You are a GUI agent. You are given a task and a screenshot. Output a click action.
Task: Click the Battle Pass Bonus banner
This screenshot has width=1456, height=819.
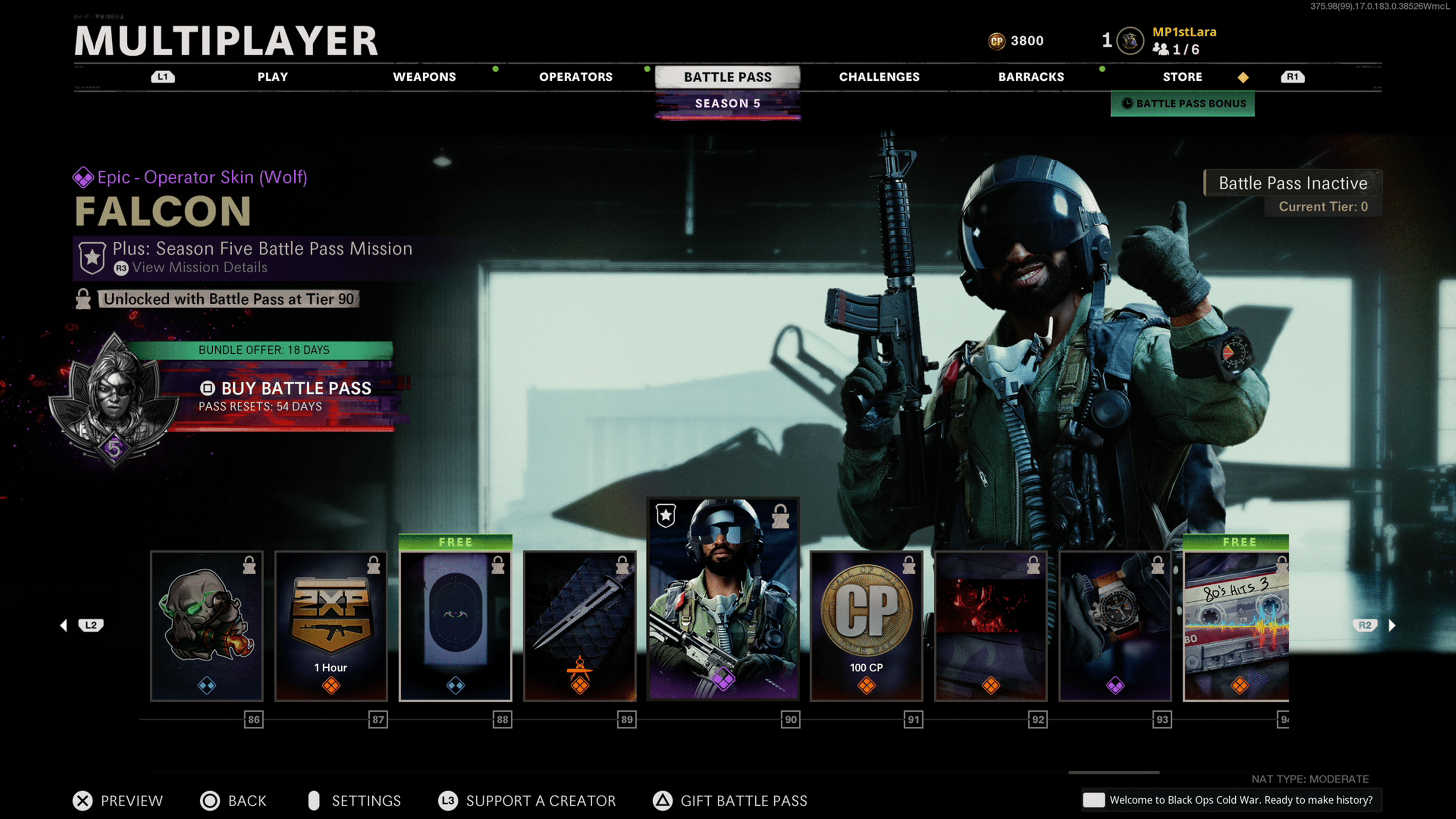click(x=1183, y=104)
